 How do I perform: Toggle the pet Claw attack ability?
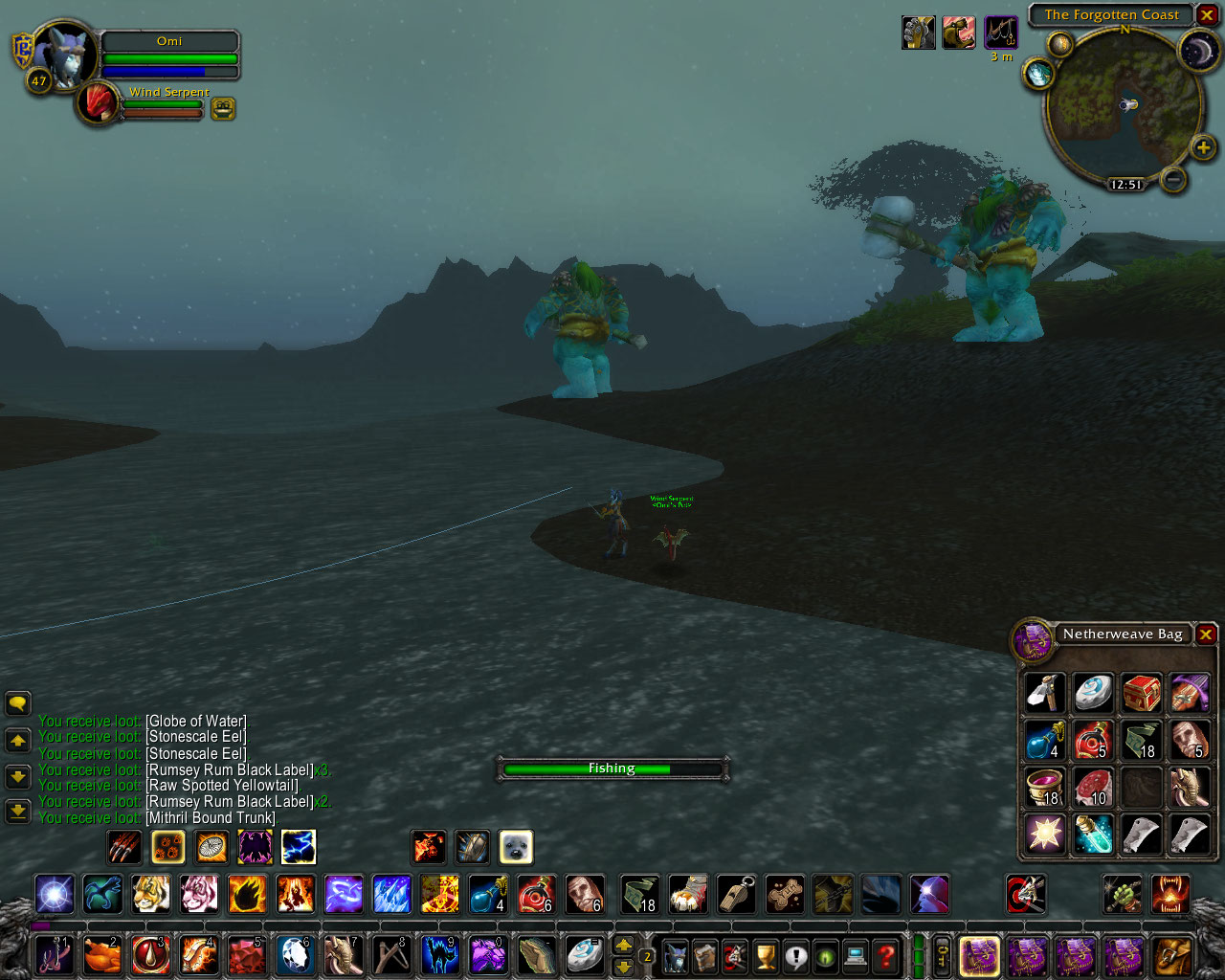pyautogui.click(x=124, y=847)
